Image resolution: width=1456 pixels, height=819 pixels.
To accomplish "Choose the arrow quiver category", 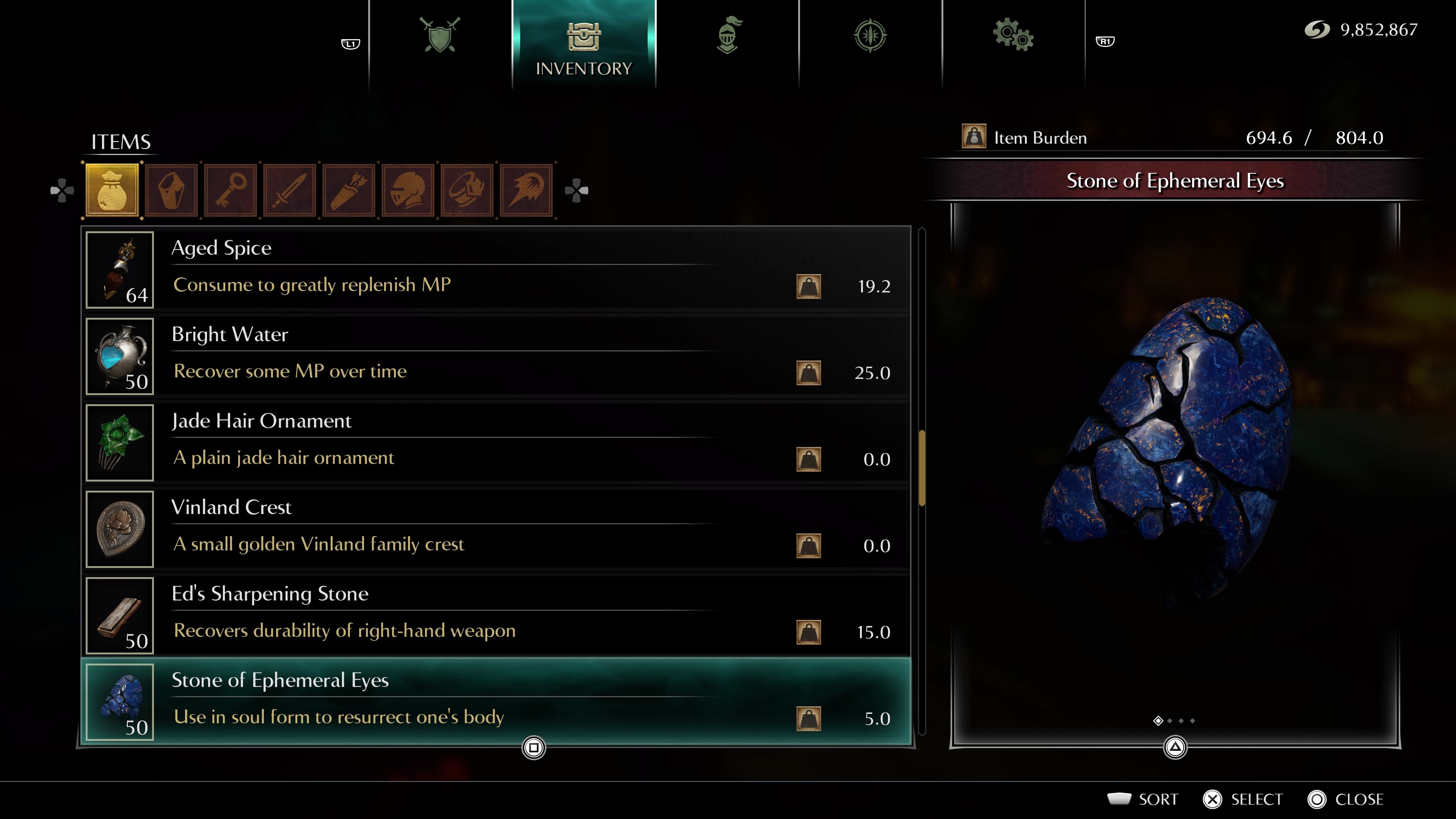I will pos(349,190).
